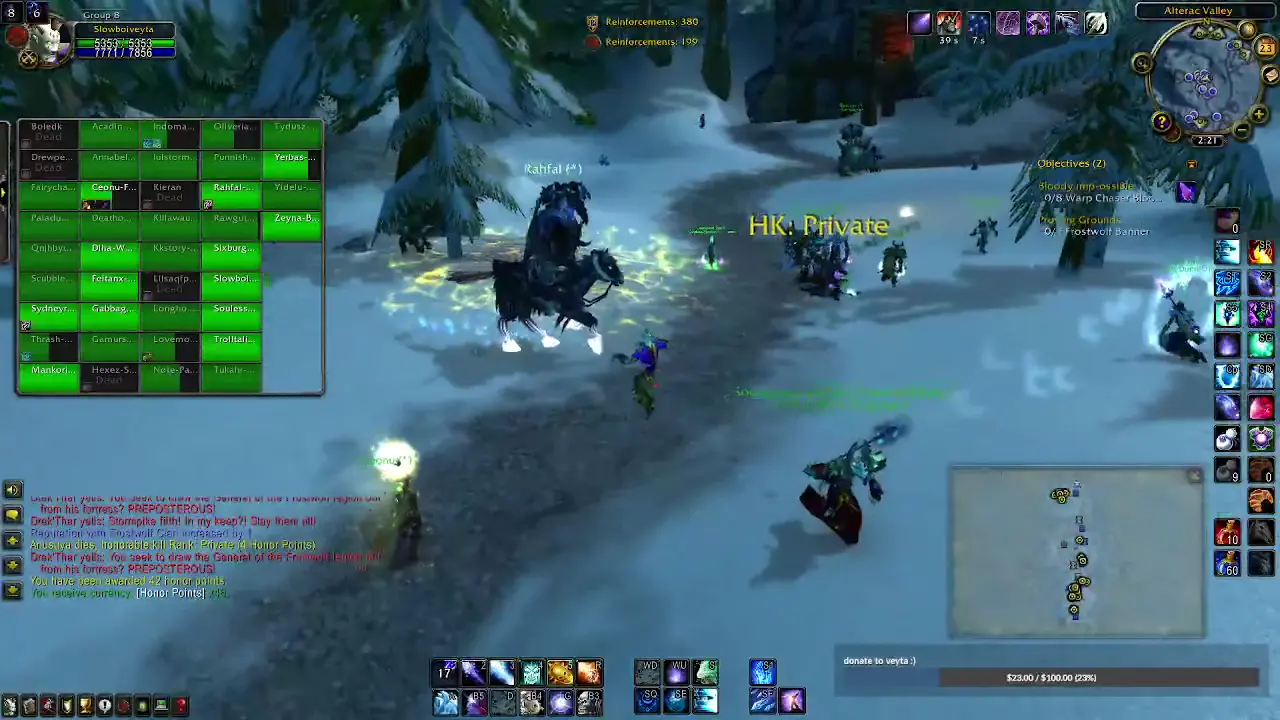
Task: Click the Group 8 header above unit frames
Action: click(x=101, y=14)
